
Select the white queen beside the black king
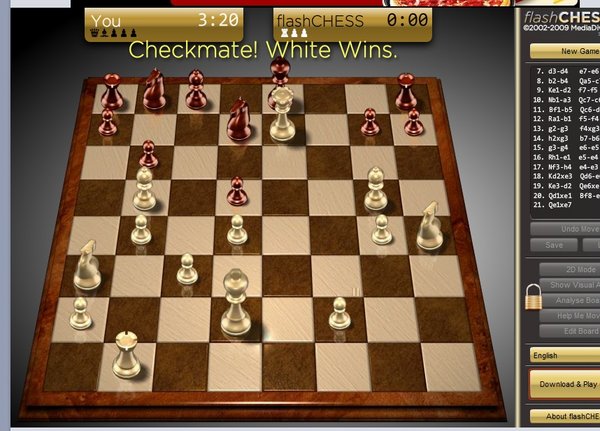284,117
